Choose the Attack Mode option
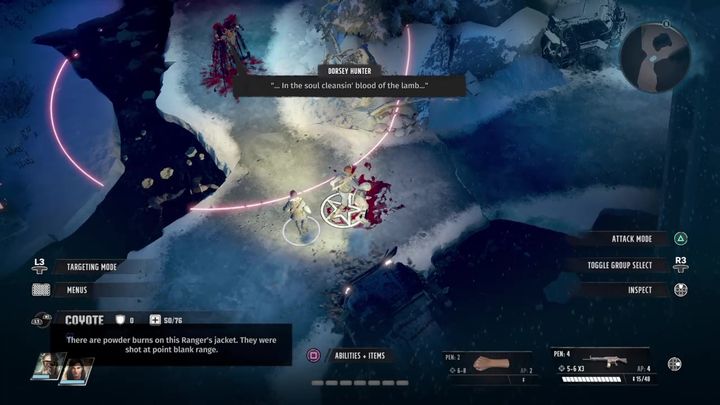Screen dimensions: 720x405 pos(631,240)
